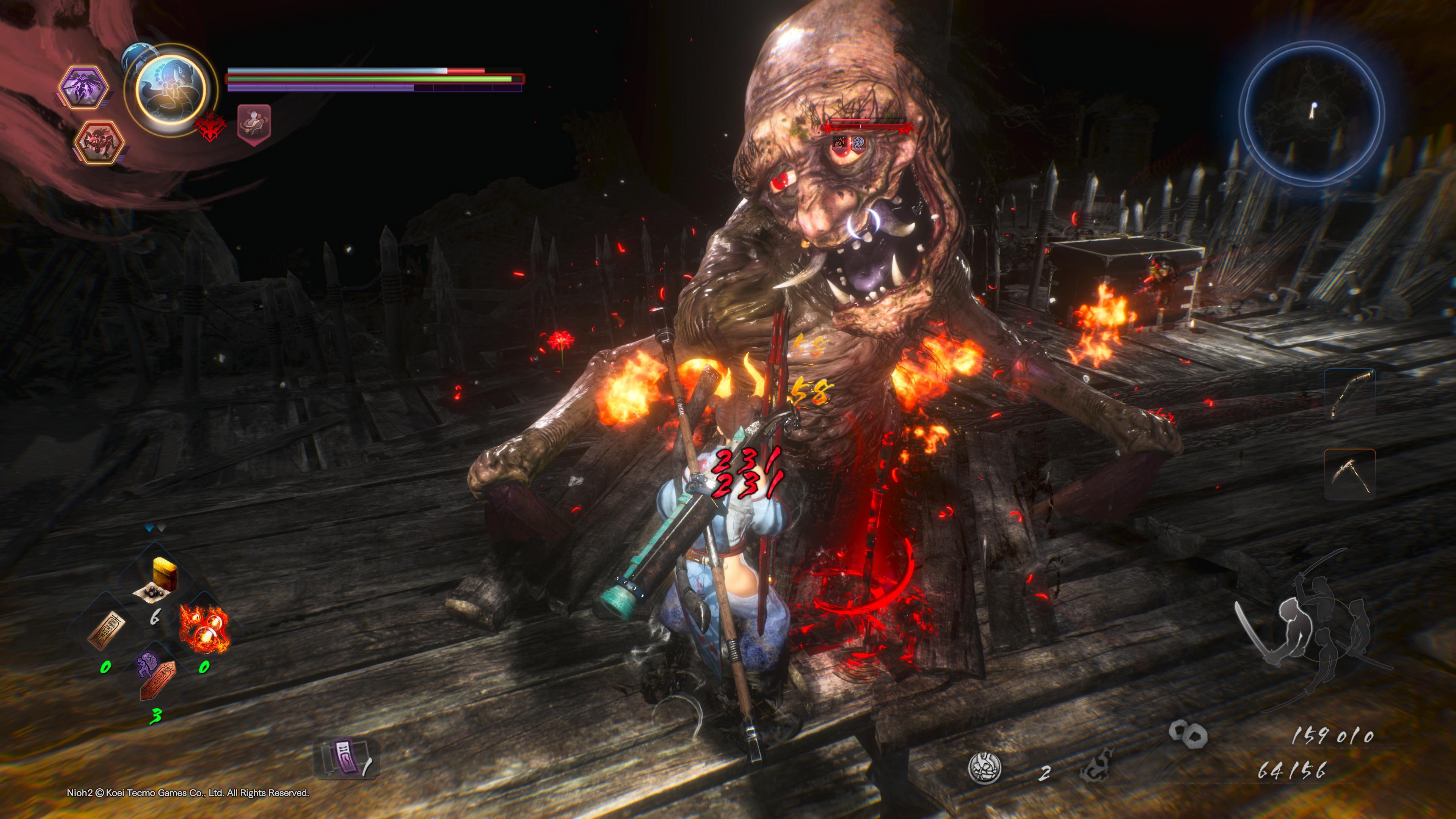The height and width of the screenshot is (819, 1456).
Task: Check the seated figure buff icon
Action: pyautogui.click(x=254, y=122)
